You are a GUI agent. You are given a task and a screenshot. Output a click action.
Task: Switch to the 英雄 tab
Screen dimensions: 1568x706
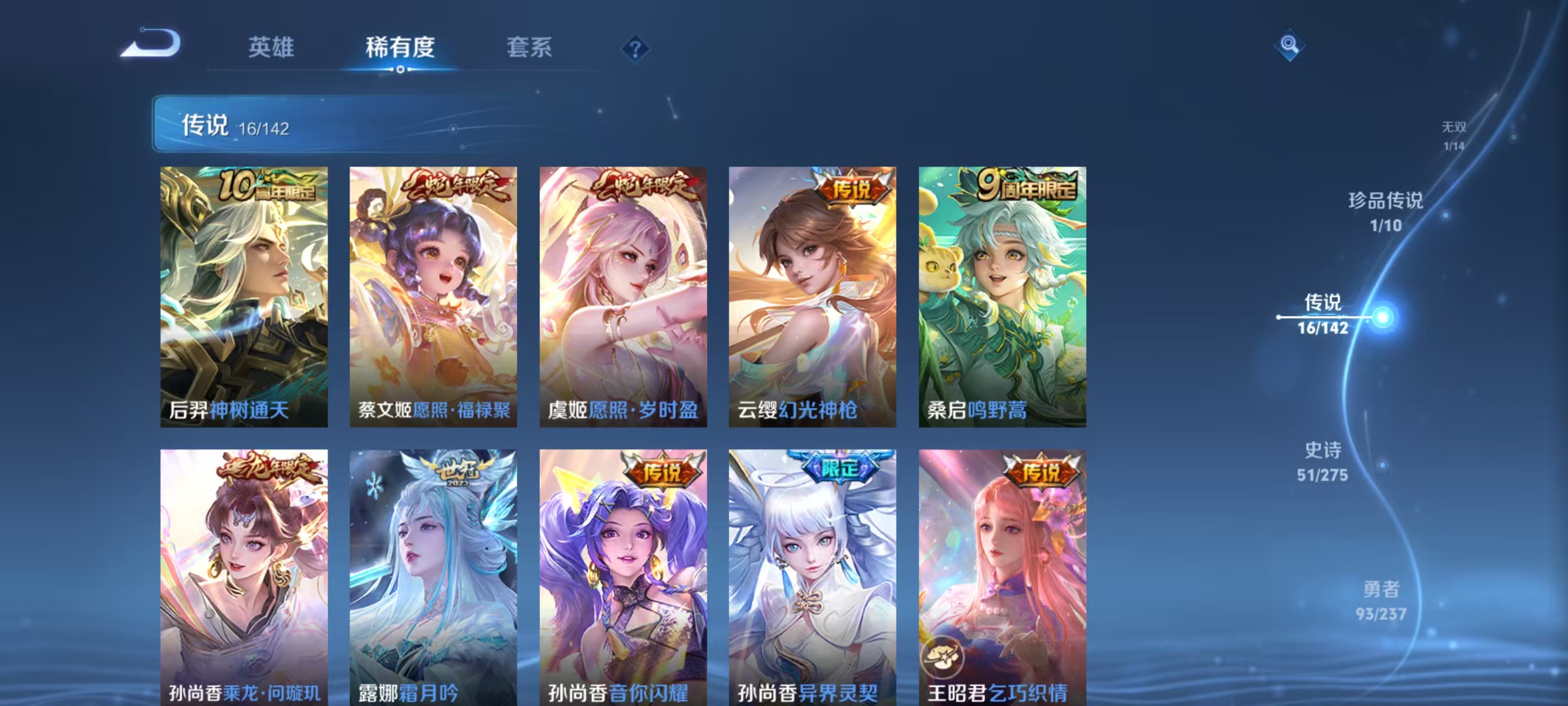pos(273,47)
